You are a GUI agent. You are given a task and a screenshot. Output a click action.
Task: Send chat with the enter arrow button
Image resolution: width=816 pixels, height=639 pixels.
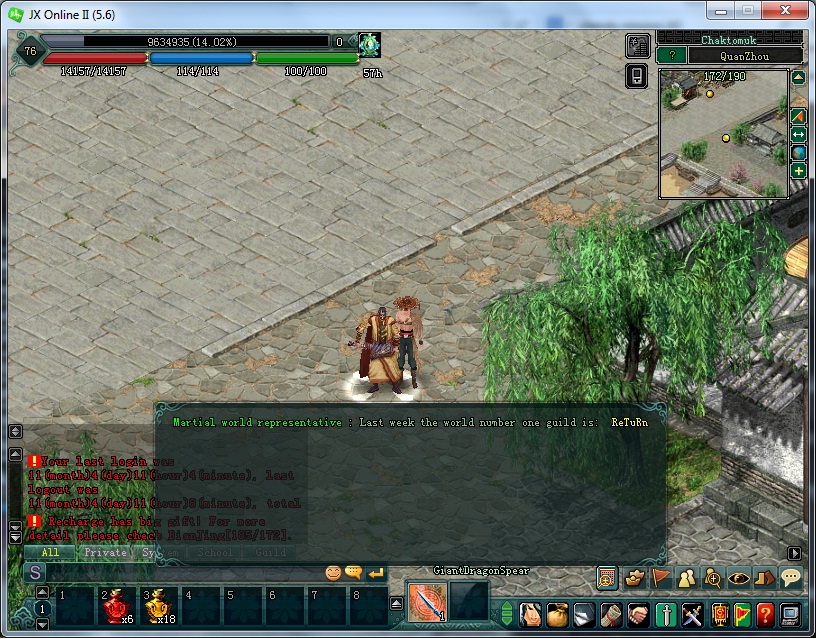[376, 573]
